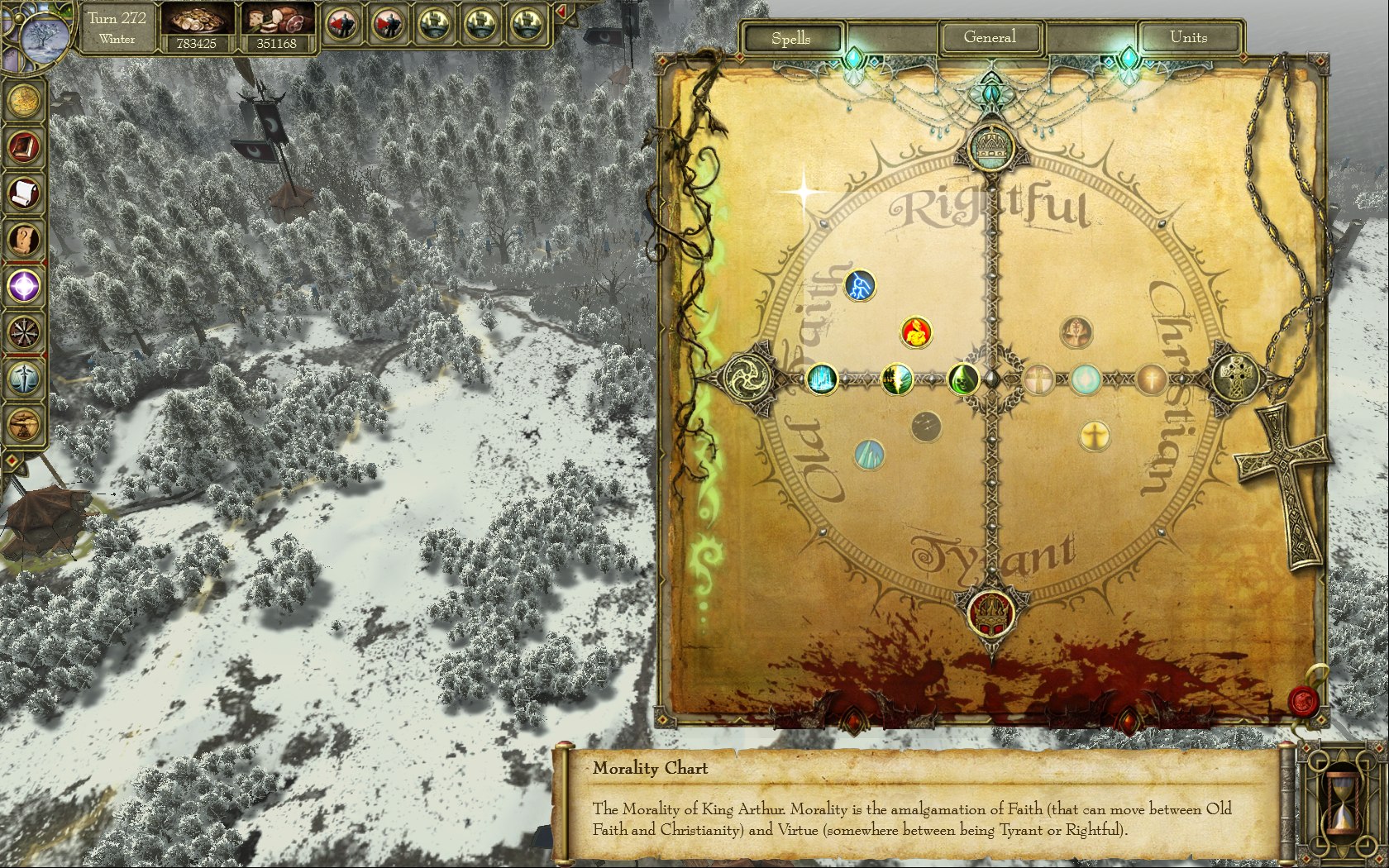The image size is (1389, 868).
Task: Open the golden map icon in sidebar
Action: click(24, 101)
